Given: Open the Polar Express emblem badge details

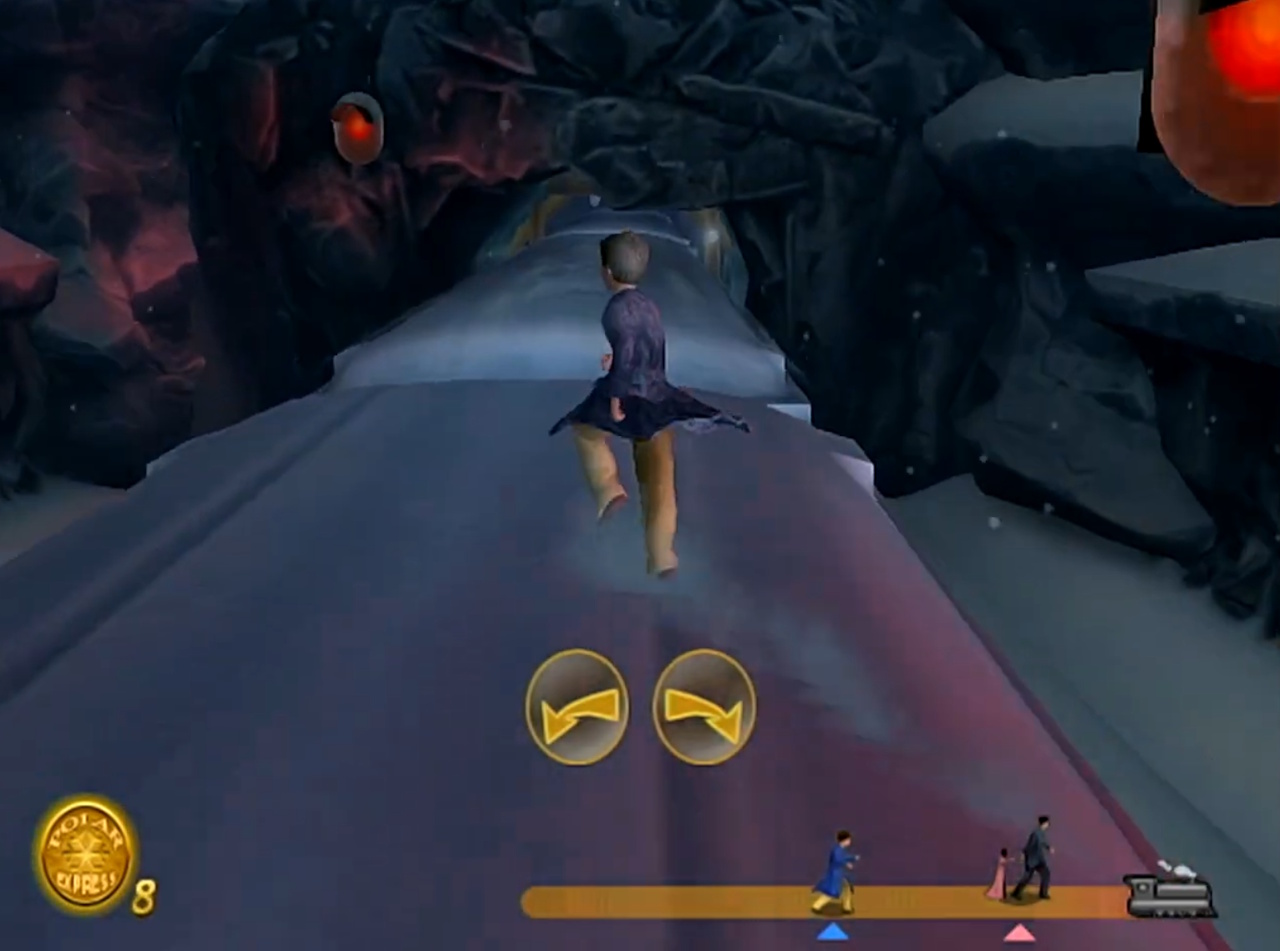Looking at the screenshot, I should 85,857.
